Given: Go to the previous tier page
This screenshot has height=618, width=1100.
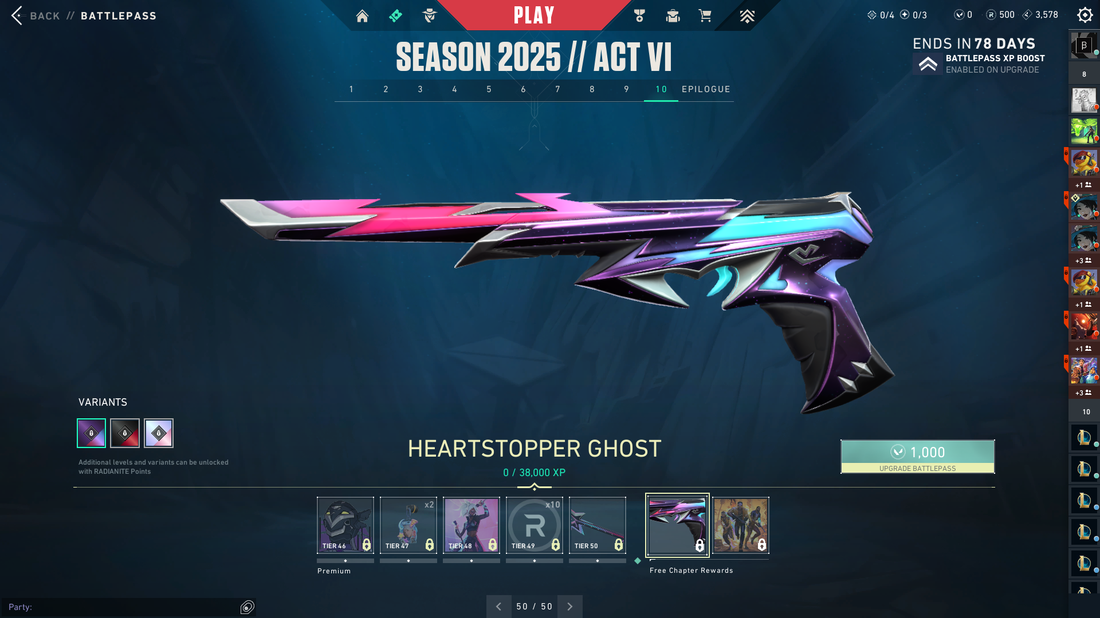Looking at the screenshot, I should [x=500, y=606].
